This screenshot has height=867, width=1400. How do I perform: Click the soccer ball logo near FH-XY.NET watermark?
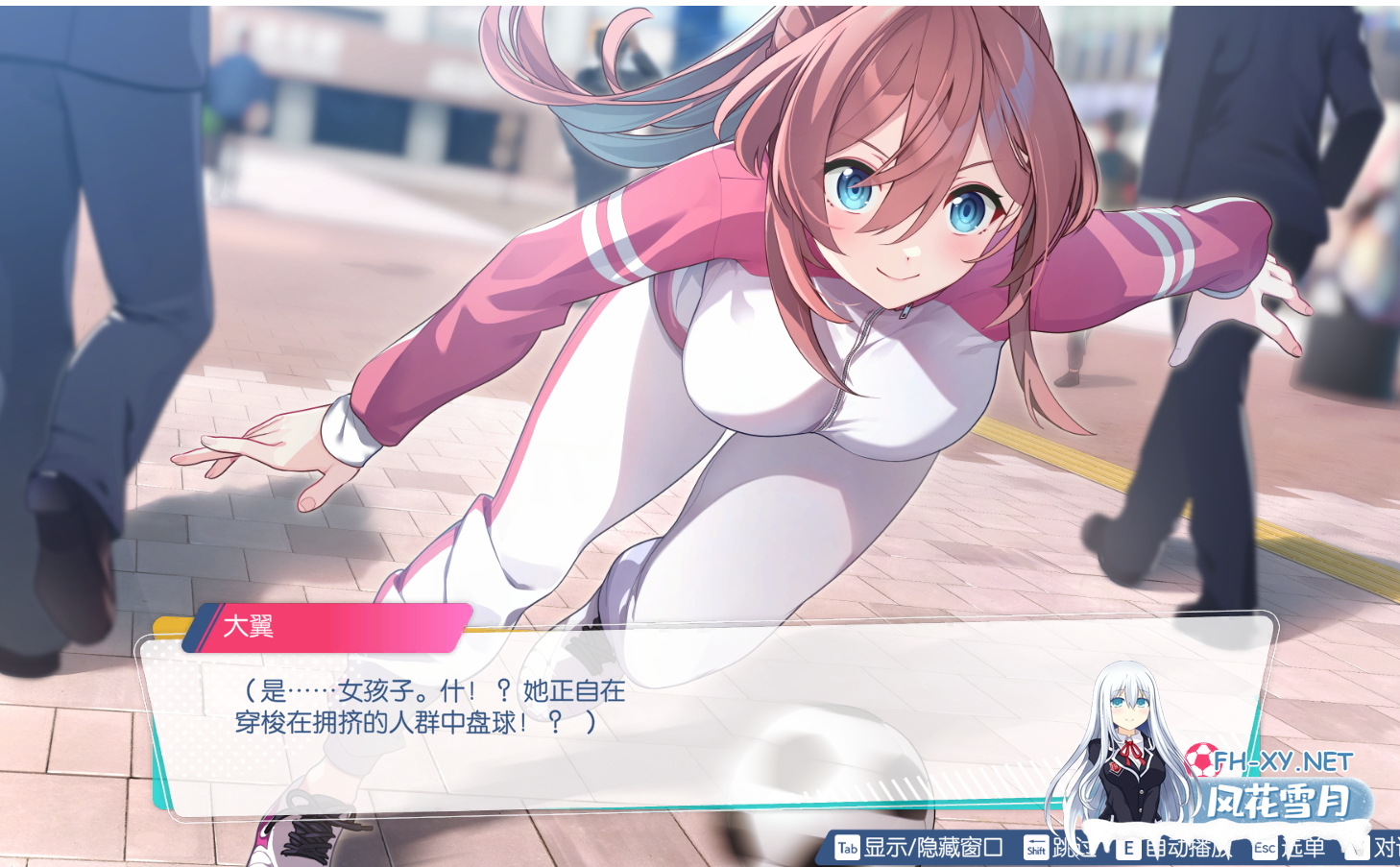click(x=1205, y=762)
